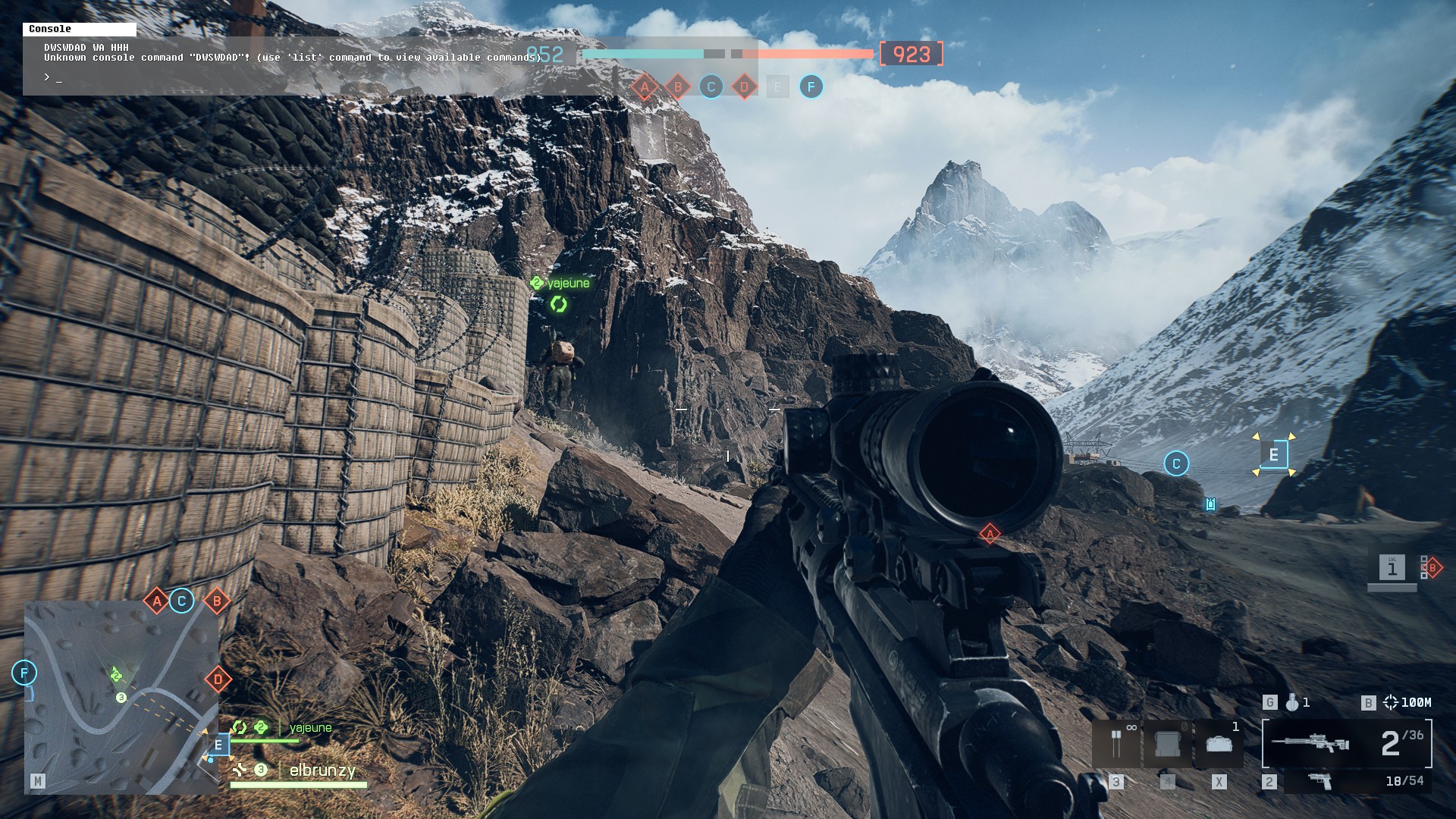Select objective F in the top flag row
Viewport: 1456px width, 819px height.
coord(811,87)
